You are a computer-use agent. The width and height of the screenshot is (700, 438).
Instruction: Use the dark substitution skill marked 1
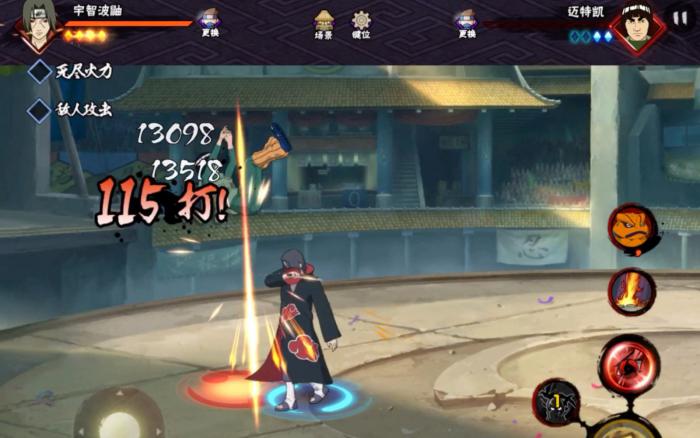coord(555,402)
